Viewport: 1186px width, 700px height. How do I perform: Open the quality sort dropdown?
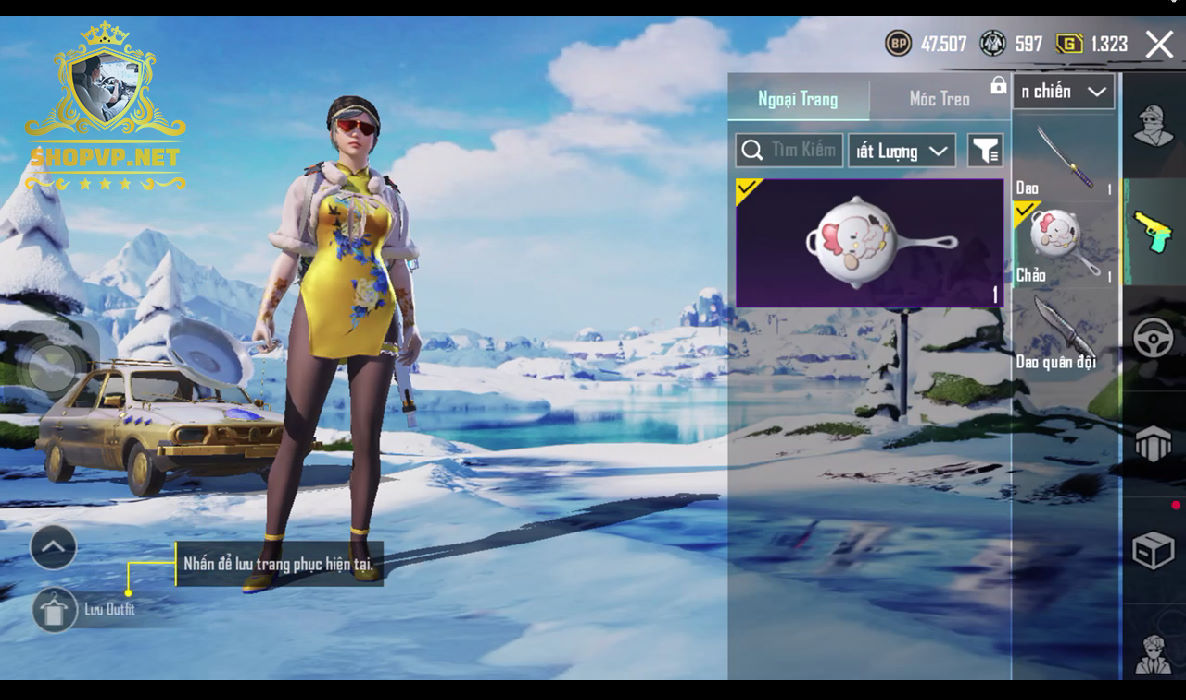coord(902,151)
